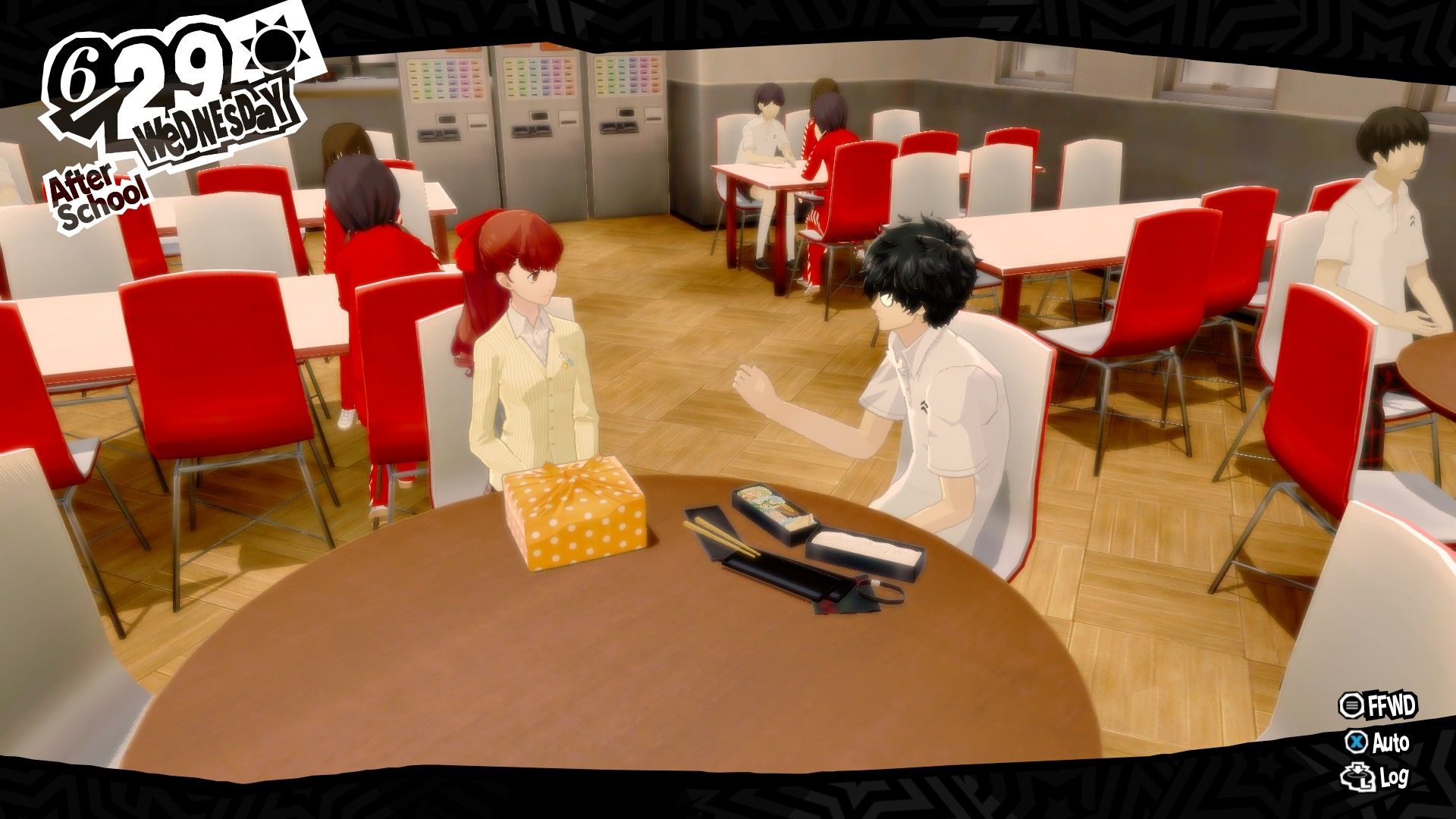This screenshot has height=819, width=1456.
Task: Toggle Auto dialogue advance with the X icon
Action: [1356, 742]
